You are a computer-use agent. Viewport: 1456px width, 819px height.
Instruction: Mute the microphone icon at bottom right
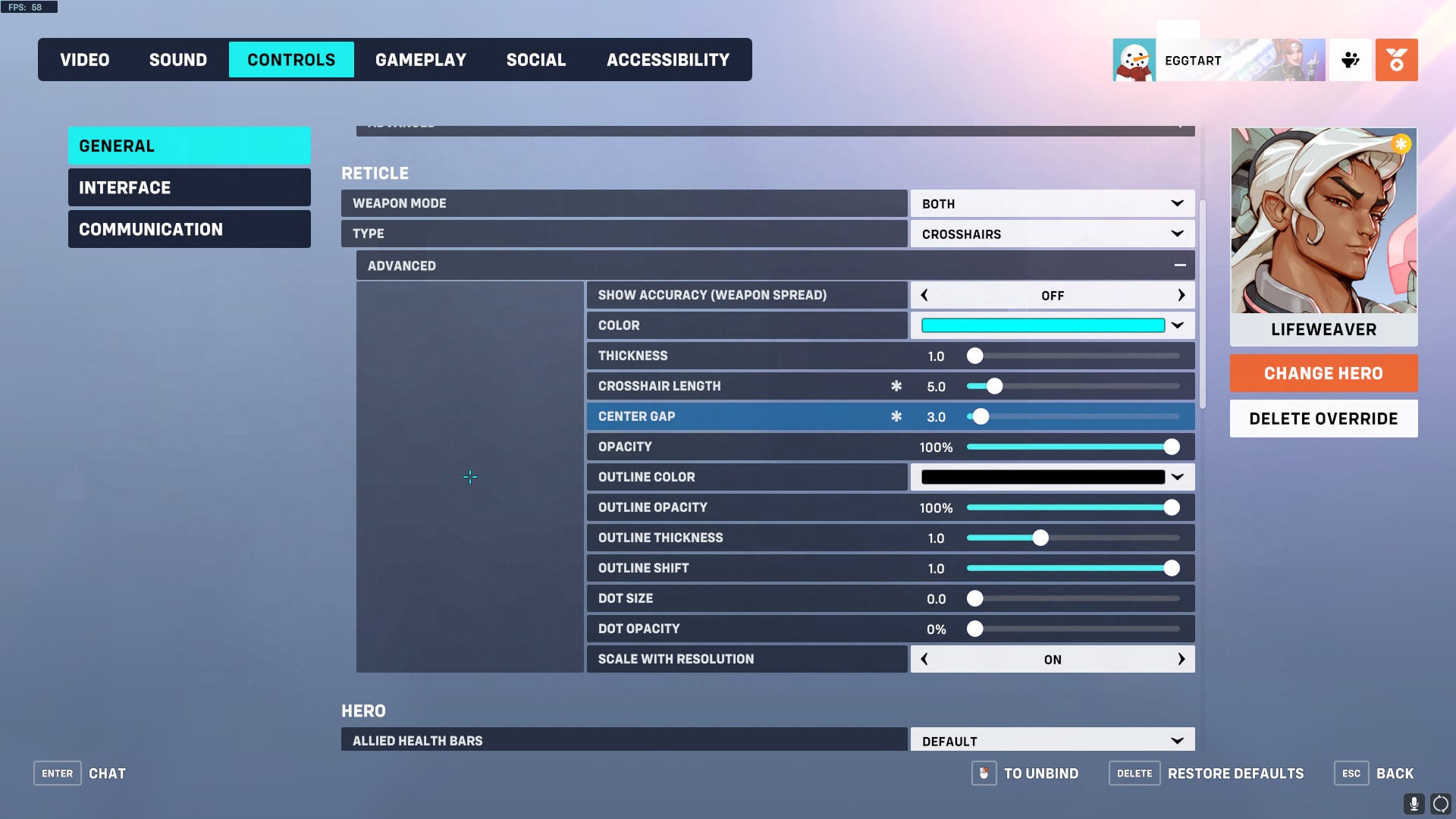[1415, 802]
